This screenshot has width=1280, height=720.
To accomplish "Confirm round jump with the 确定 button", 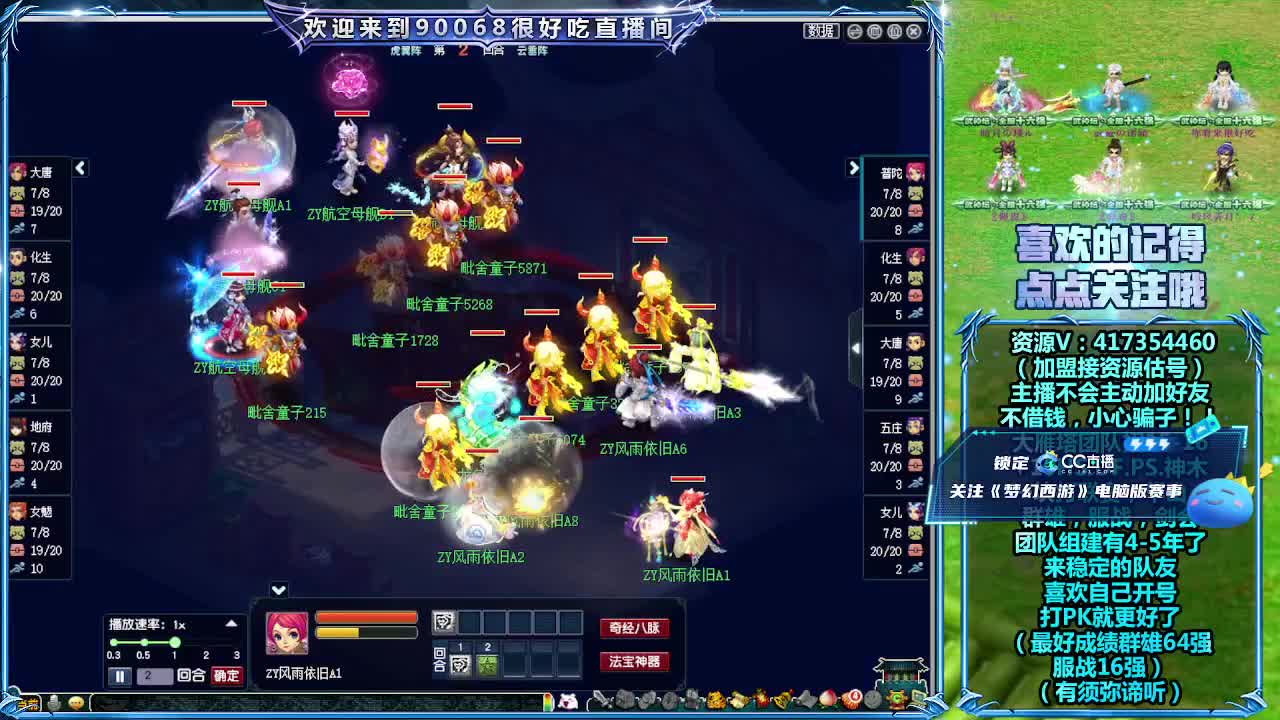I will pos(226,674).
